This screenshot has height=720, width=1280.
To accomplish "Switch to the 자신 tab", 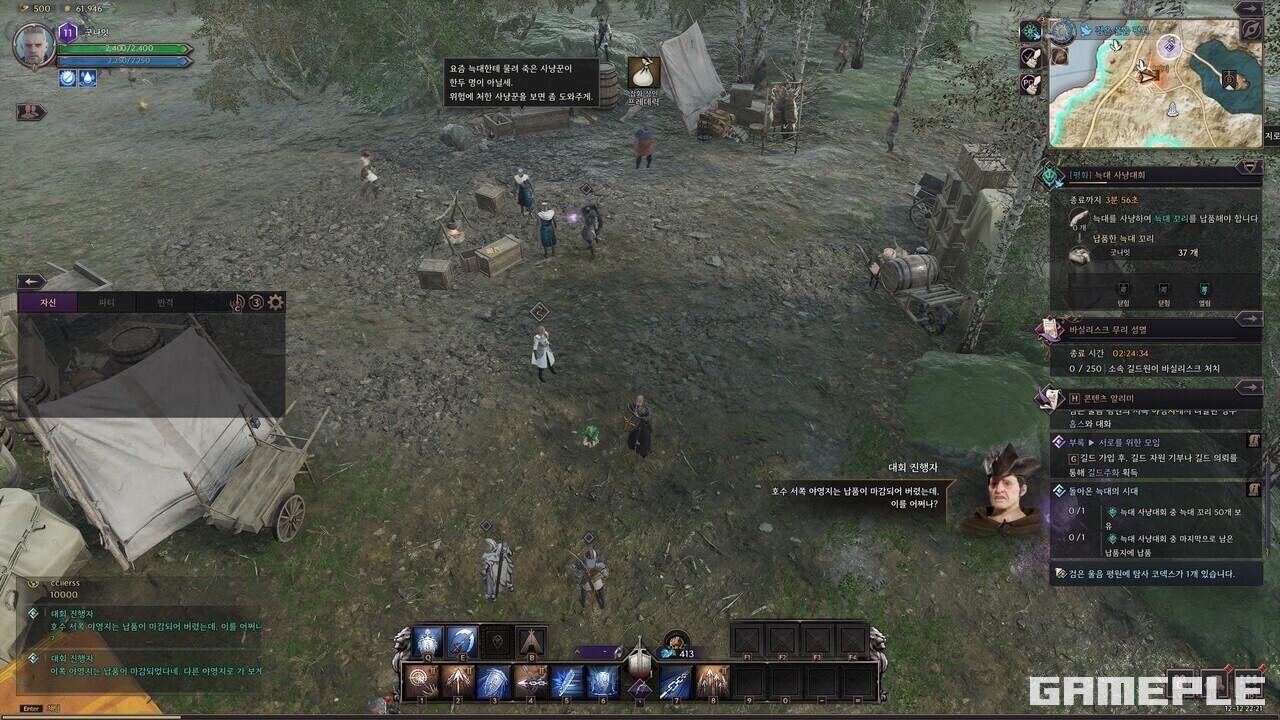I will [48, 302].
